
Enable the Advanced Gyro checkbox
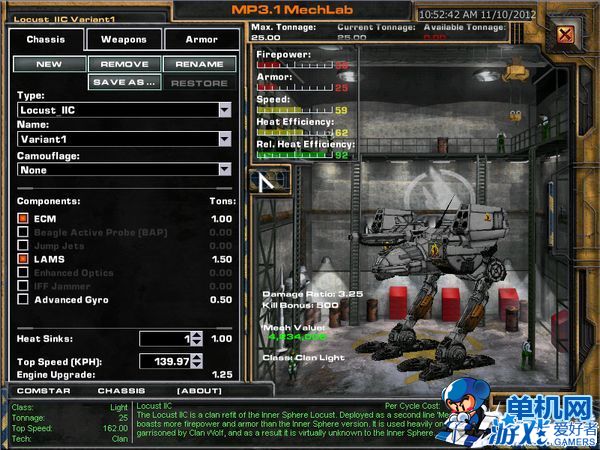click(23, 300)
